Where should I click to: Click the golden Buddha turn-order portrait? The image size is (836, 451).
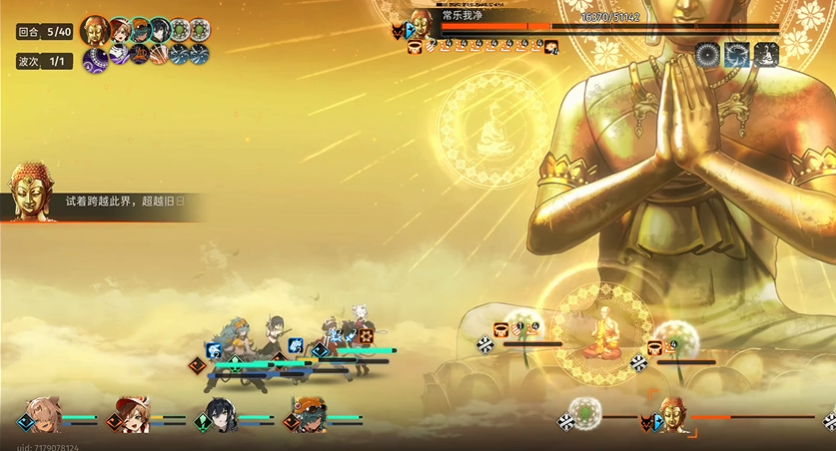(95, 29)
